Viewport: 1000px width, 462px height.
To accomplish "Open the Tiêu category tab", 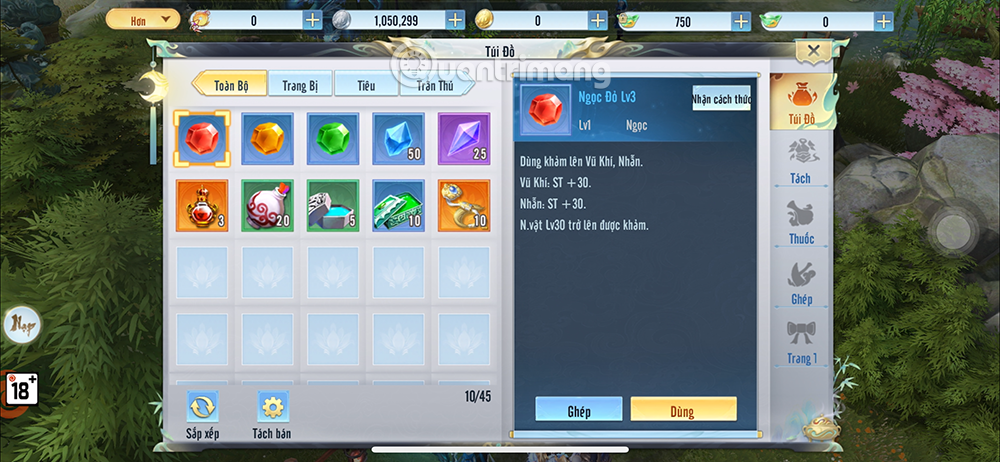I will (366, 86).
